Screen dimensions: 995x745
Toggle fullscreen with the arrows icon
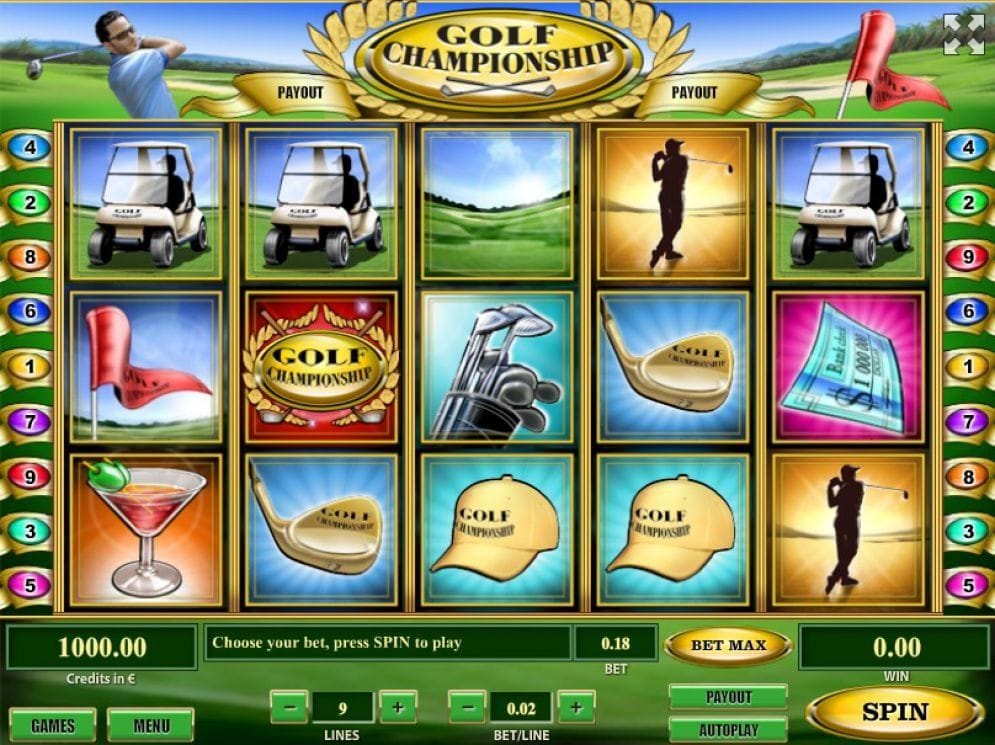(963, 34)
